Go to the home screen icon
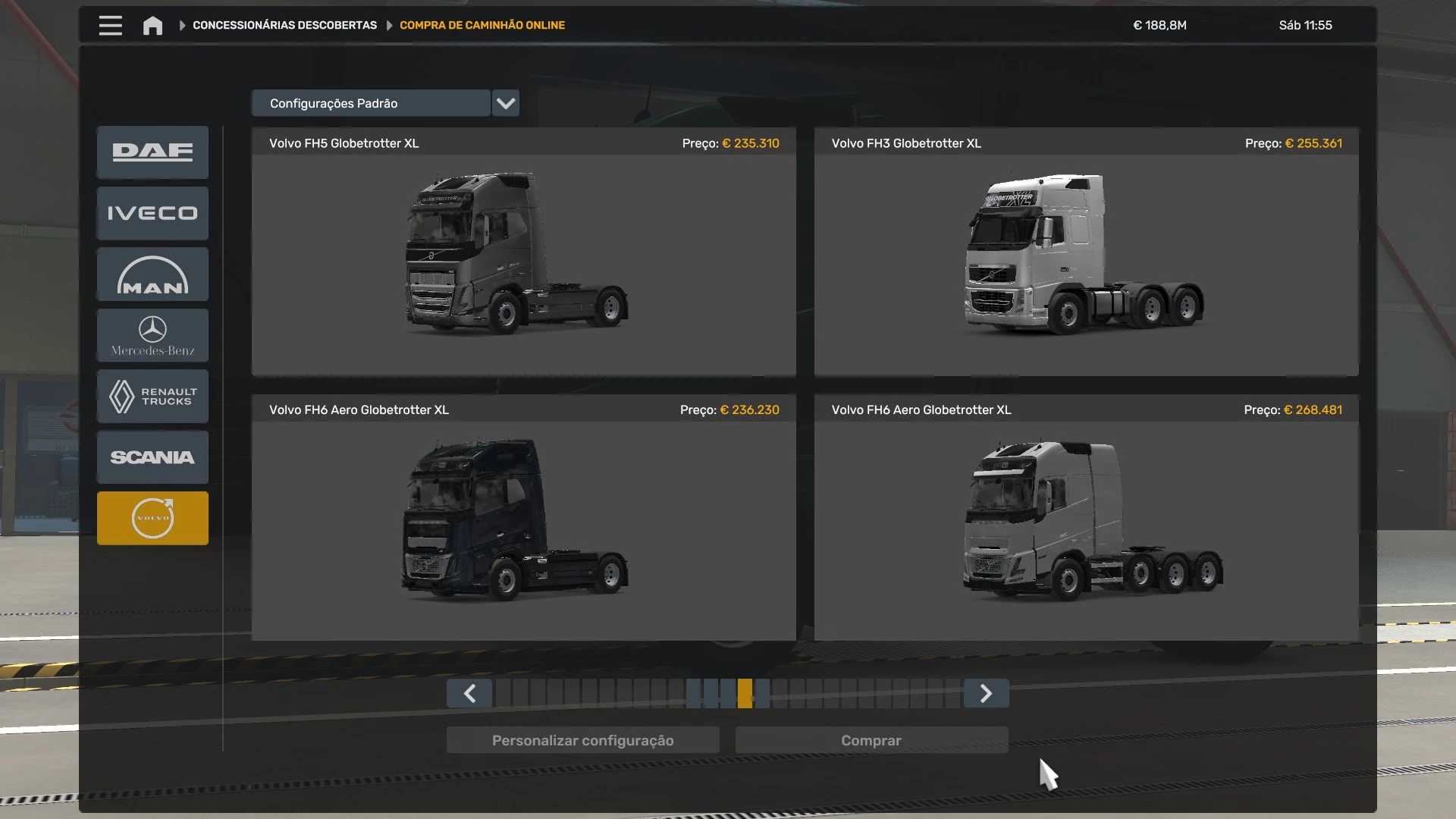 (x=152, y=26)
